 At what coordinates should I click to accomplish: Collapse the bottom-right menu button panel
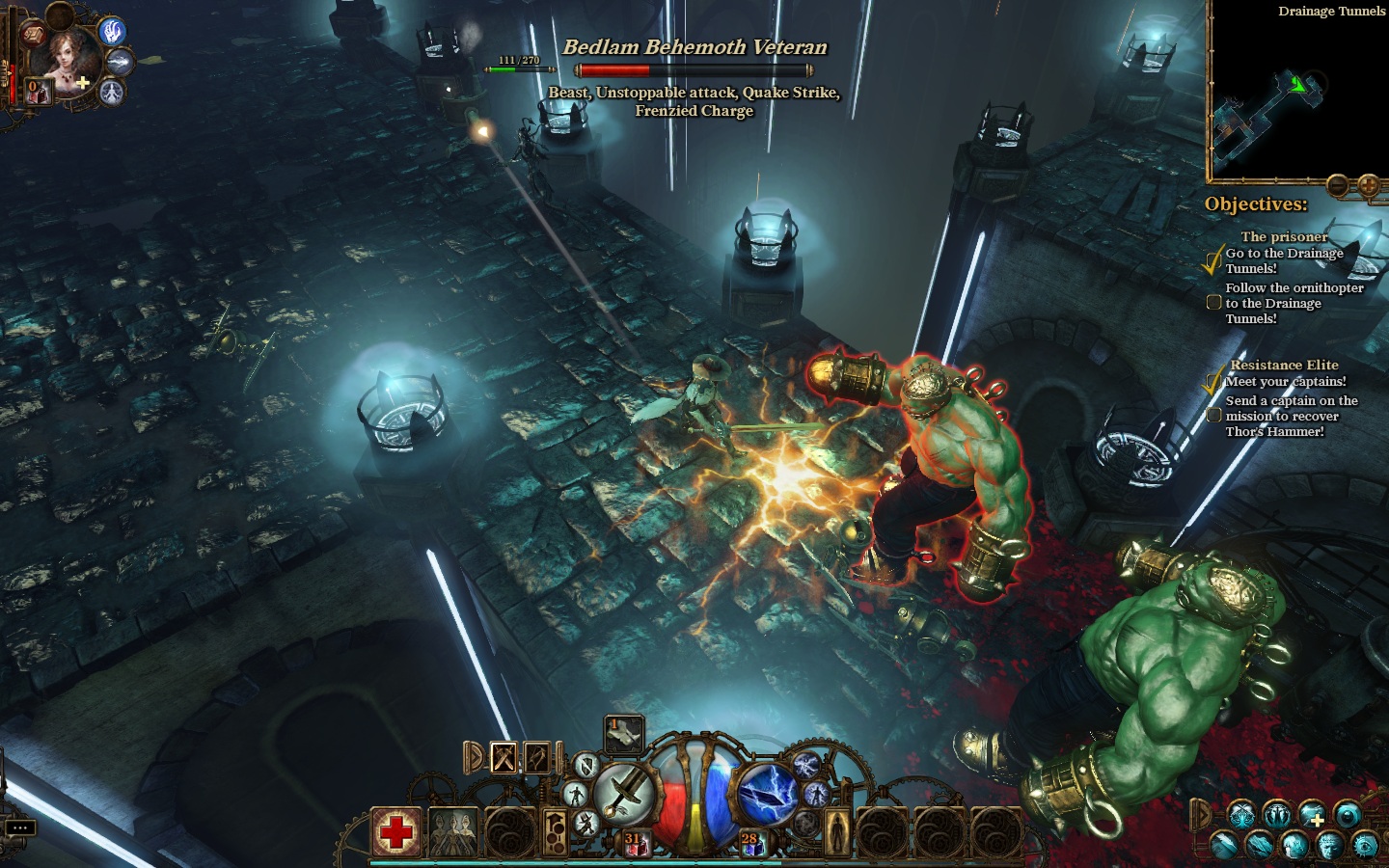1202,814
